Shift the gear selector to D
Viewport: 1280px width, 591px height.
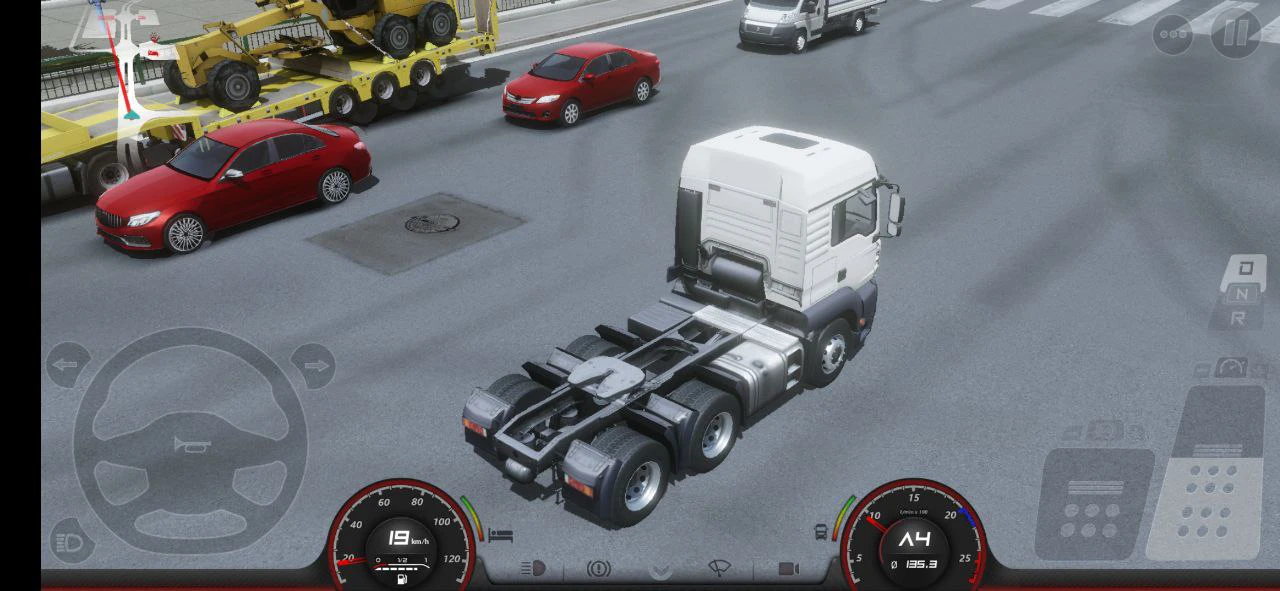[x=1245, y=268]
